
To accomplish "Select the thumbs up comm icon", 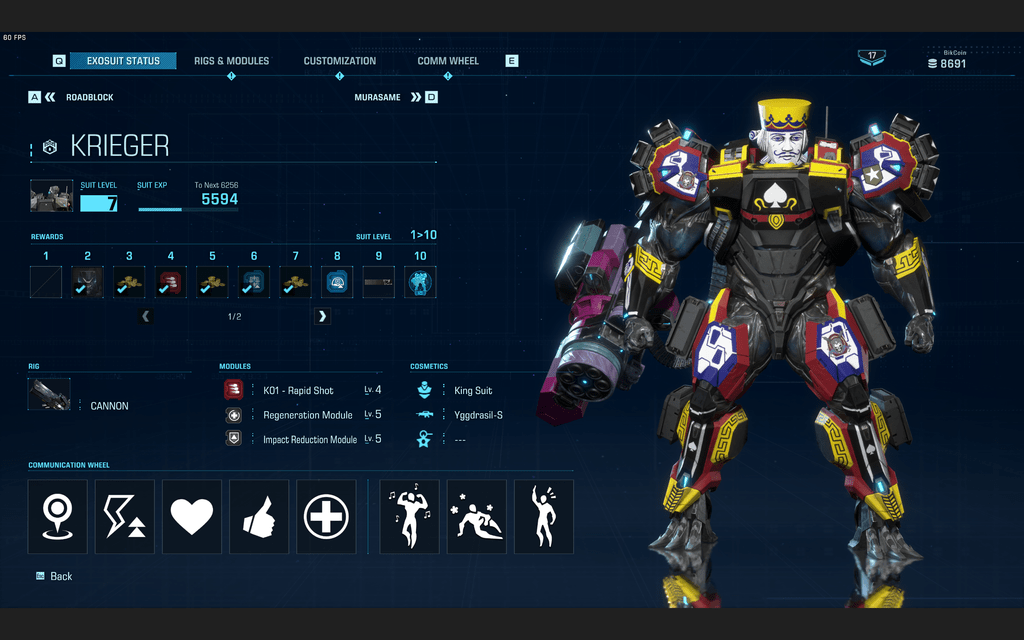I will click(259, 516).
